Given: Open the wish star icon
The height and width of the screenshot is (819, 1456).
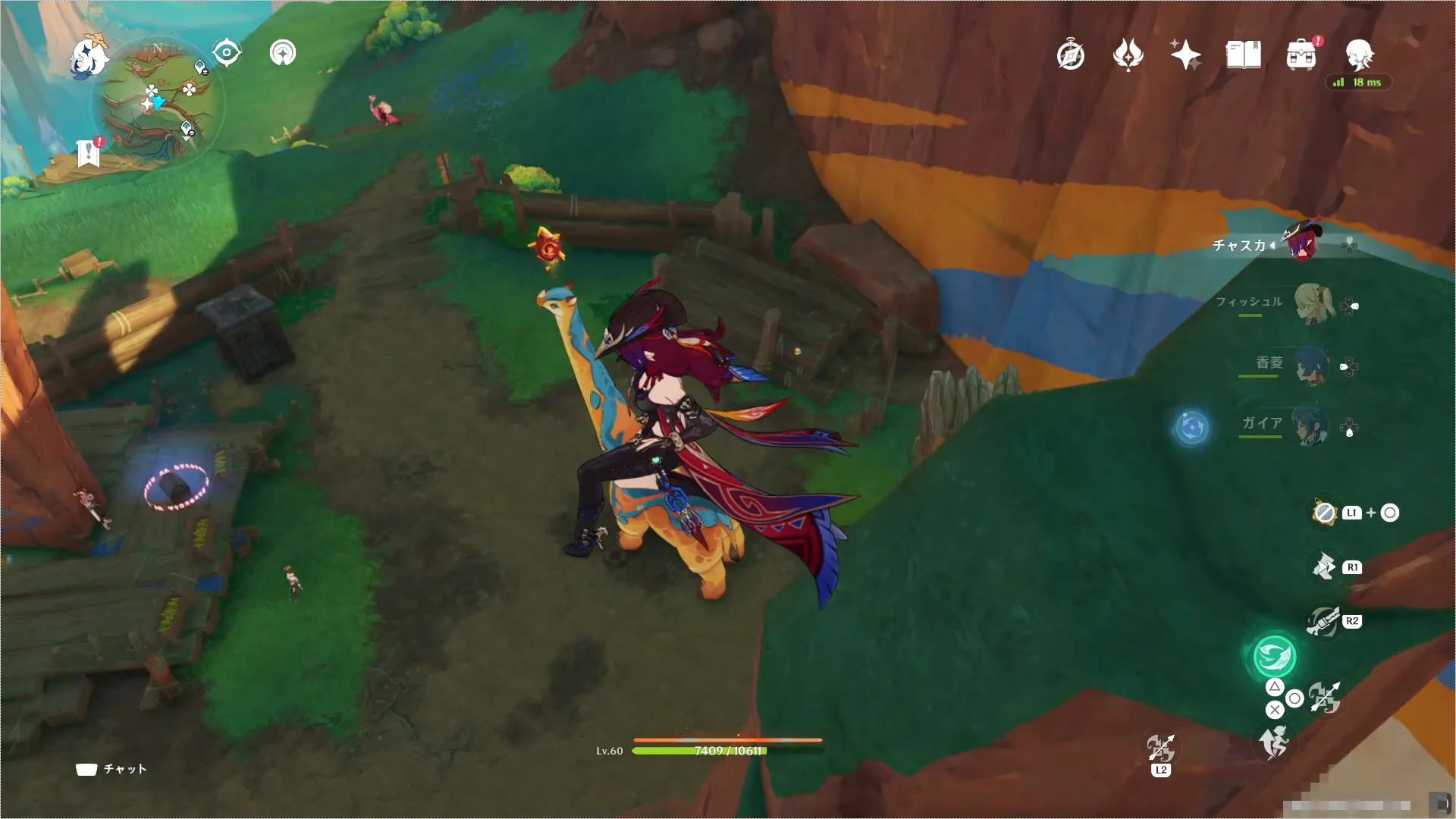Looking at the screenshot, I should 1185,55.
